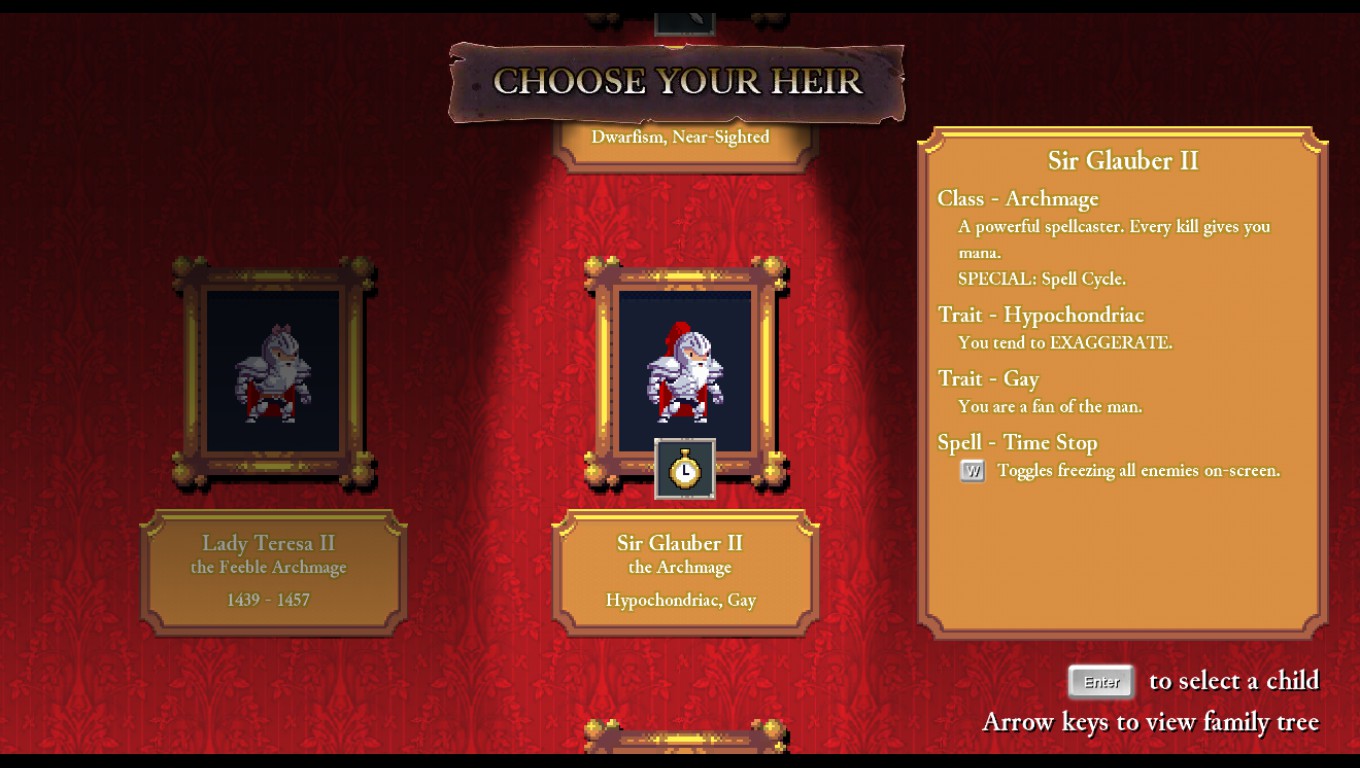1360x768 pixels.
Task: Select the Time Stop pocket watch icon
Action: tap(685, 469)
